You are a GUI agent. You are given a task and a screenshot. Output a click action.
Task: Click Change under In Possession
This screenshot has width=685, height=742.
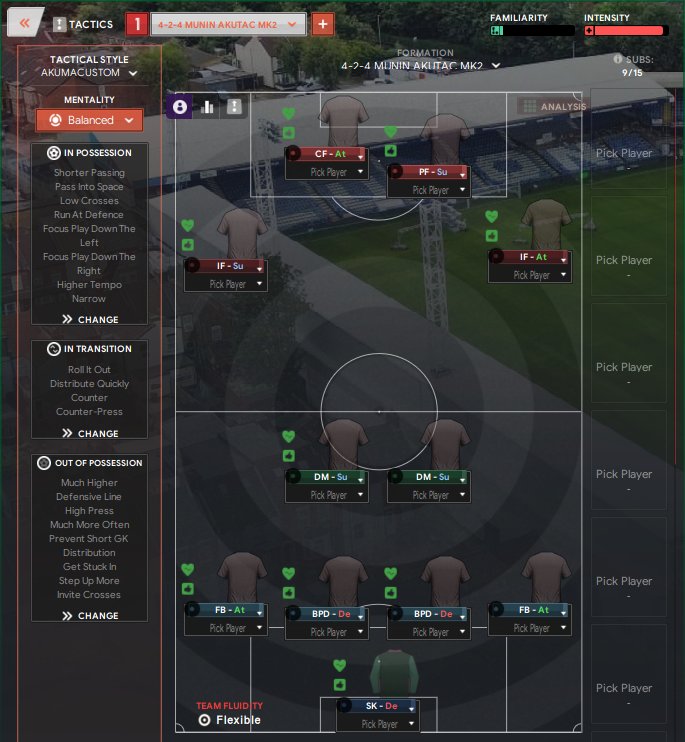(90, 320)
